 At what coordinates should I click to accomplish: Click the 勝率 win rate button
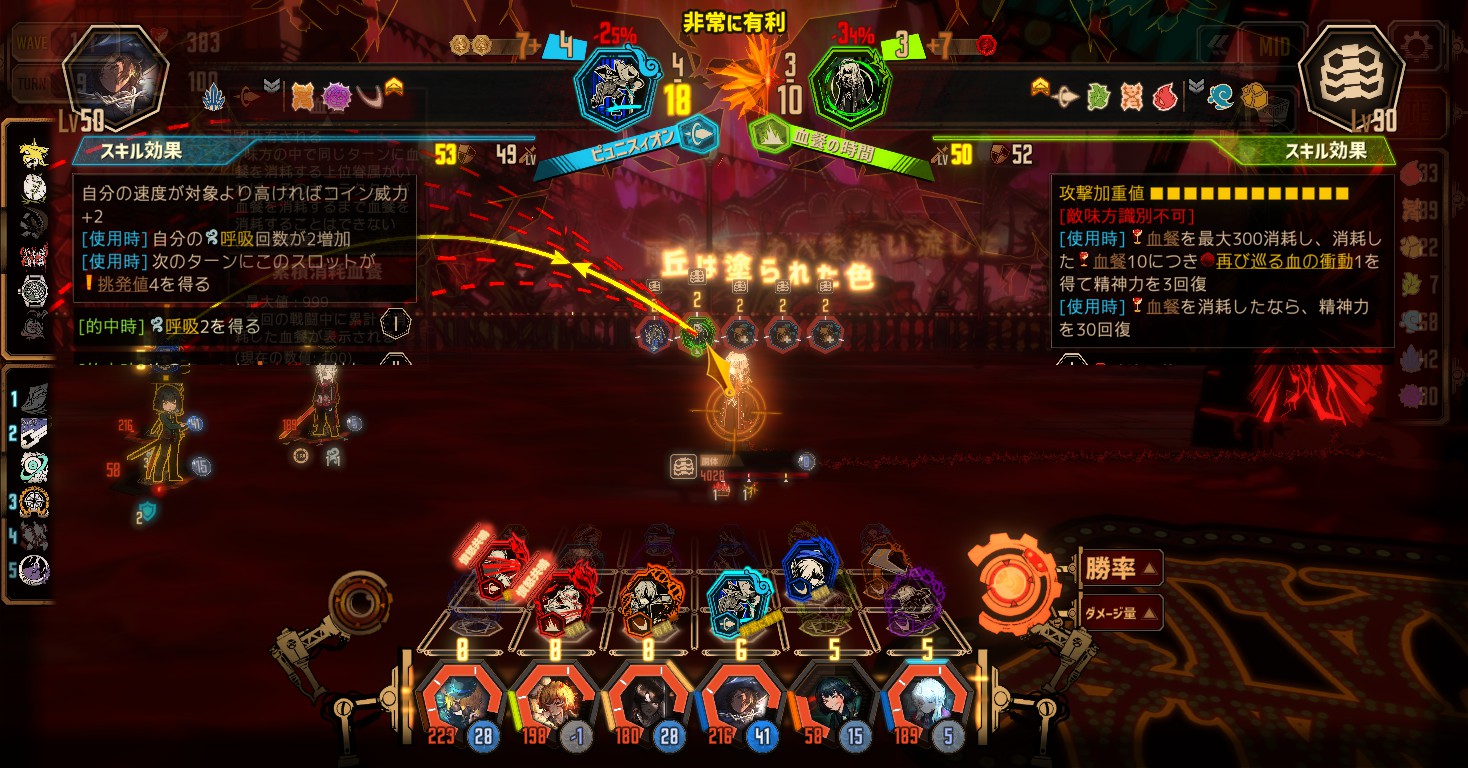pos(1120,569)
